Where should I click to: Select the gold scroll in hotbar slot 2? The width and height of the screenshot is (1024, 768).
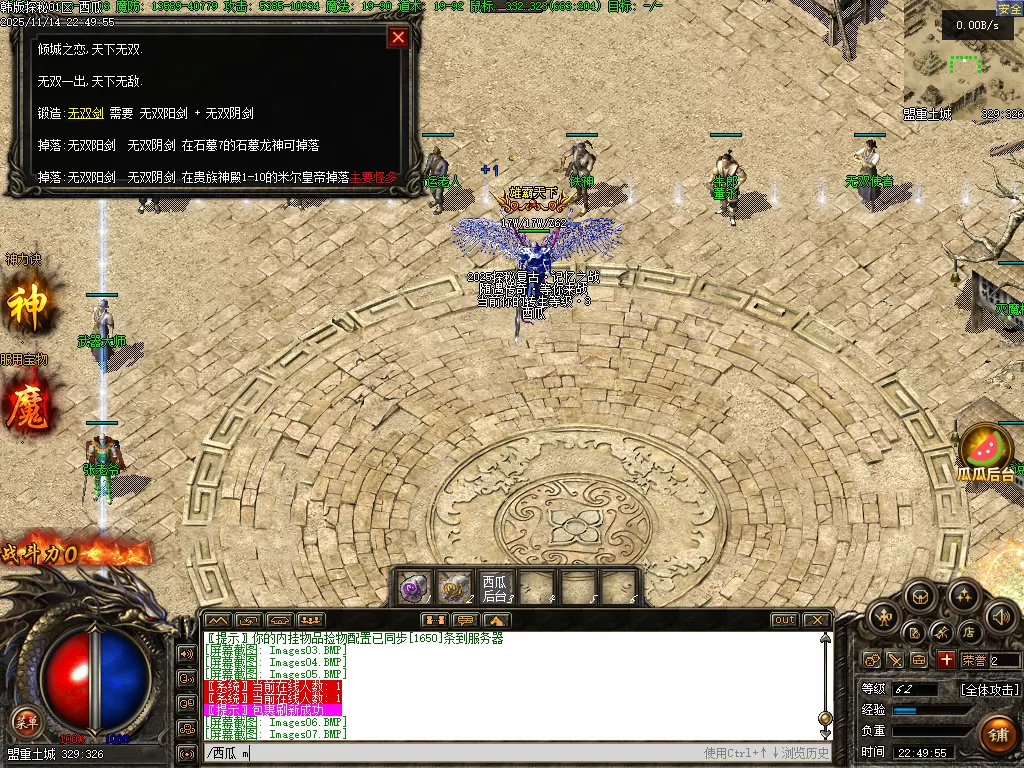click(457, 586)
